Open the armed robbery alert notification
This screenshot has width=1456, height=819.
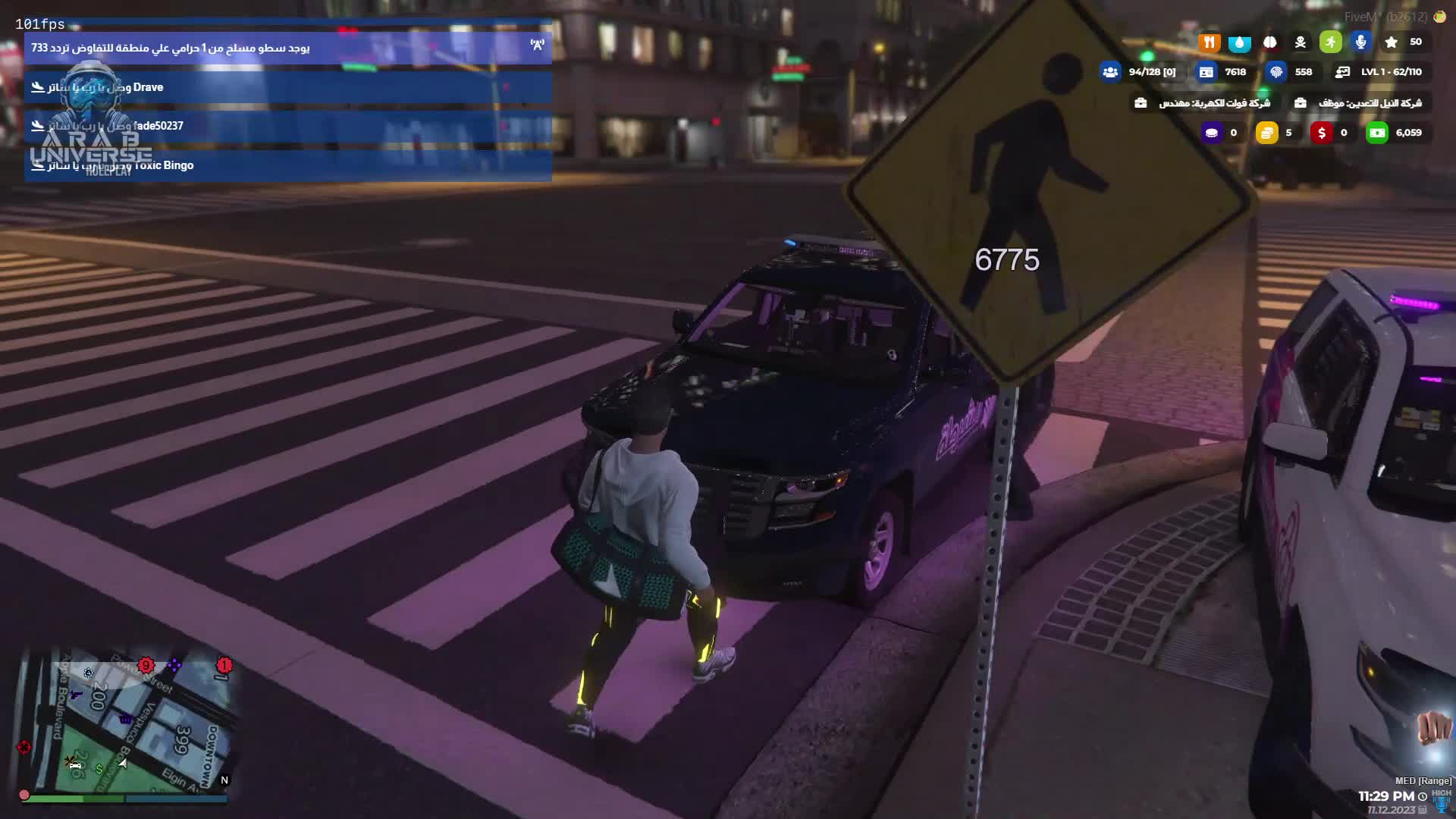click(x=287, y=48)
